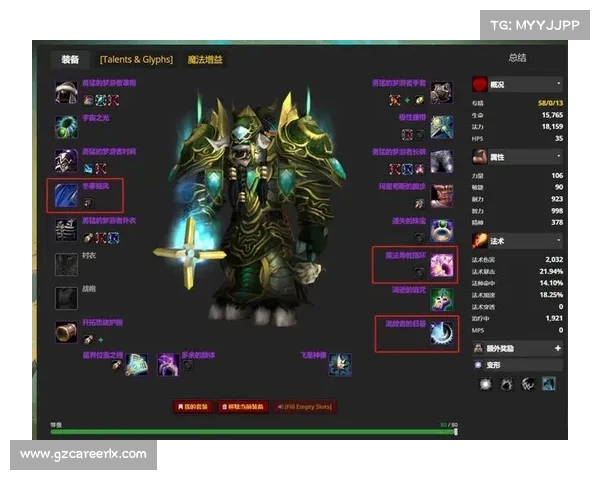Select the helmet equipment slot
600x480 pixels.
(66, 92)
